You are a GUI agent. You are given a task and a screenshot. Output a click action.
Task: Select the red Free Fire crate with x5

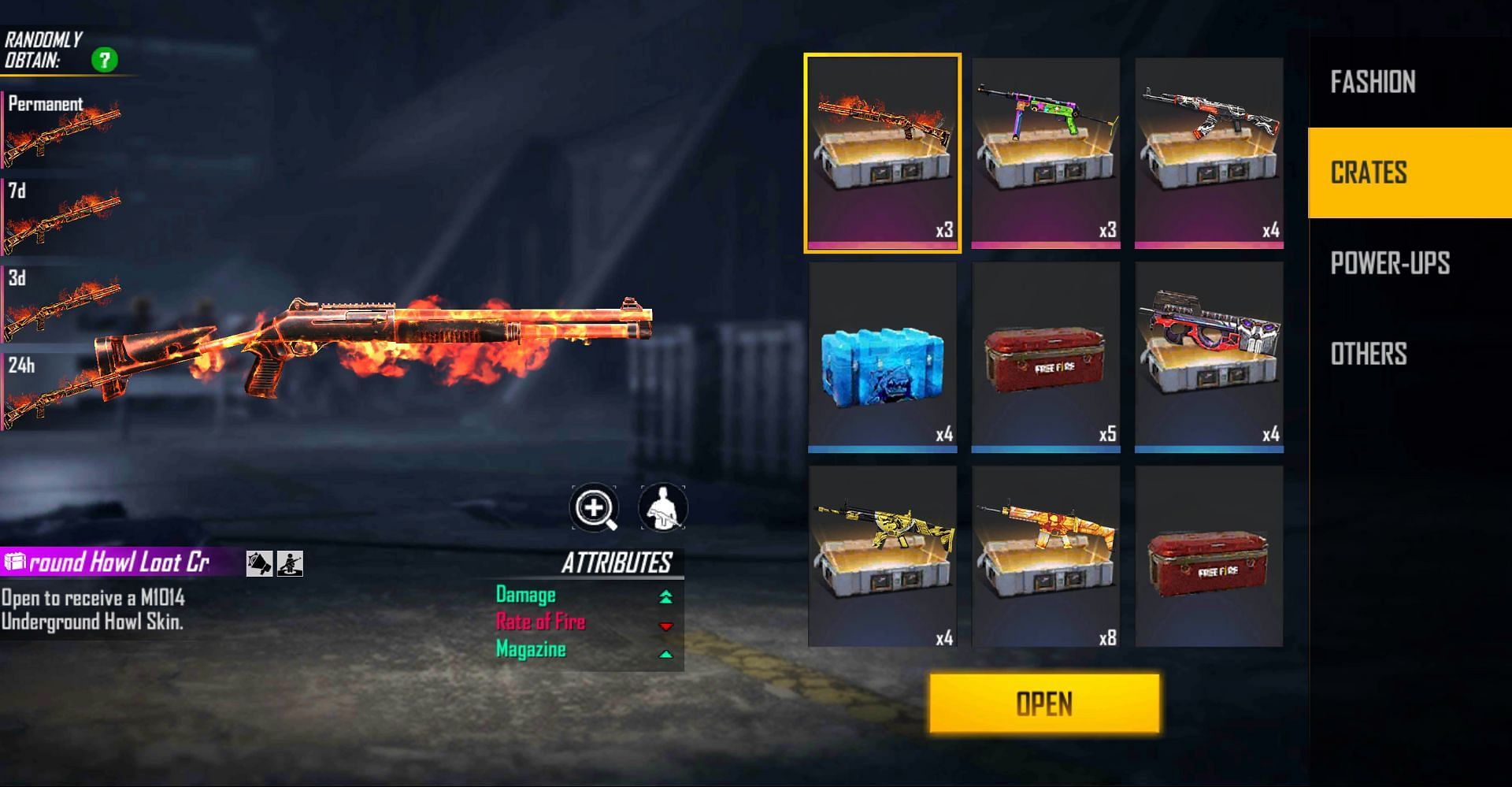[1046, 357]
